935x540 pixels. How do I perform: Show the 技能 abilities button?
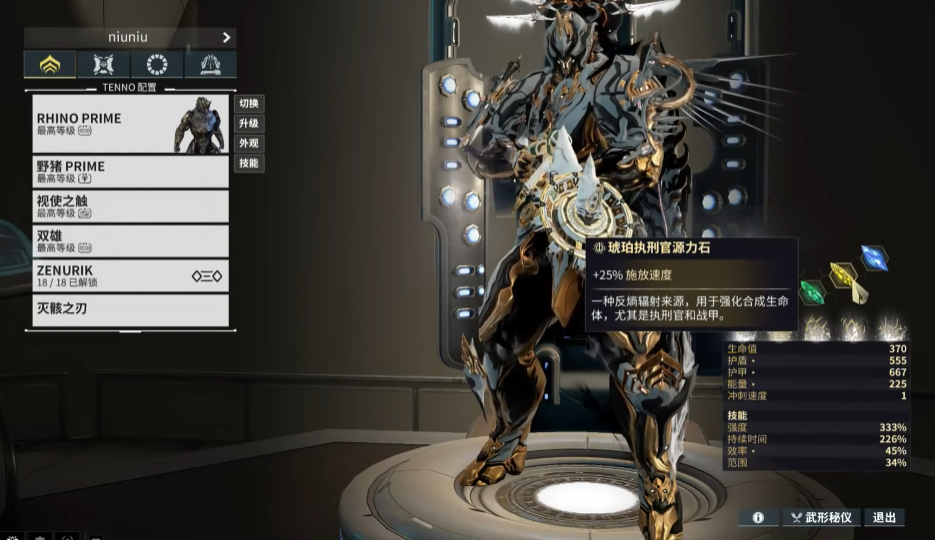pos(249,163)
